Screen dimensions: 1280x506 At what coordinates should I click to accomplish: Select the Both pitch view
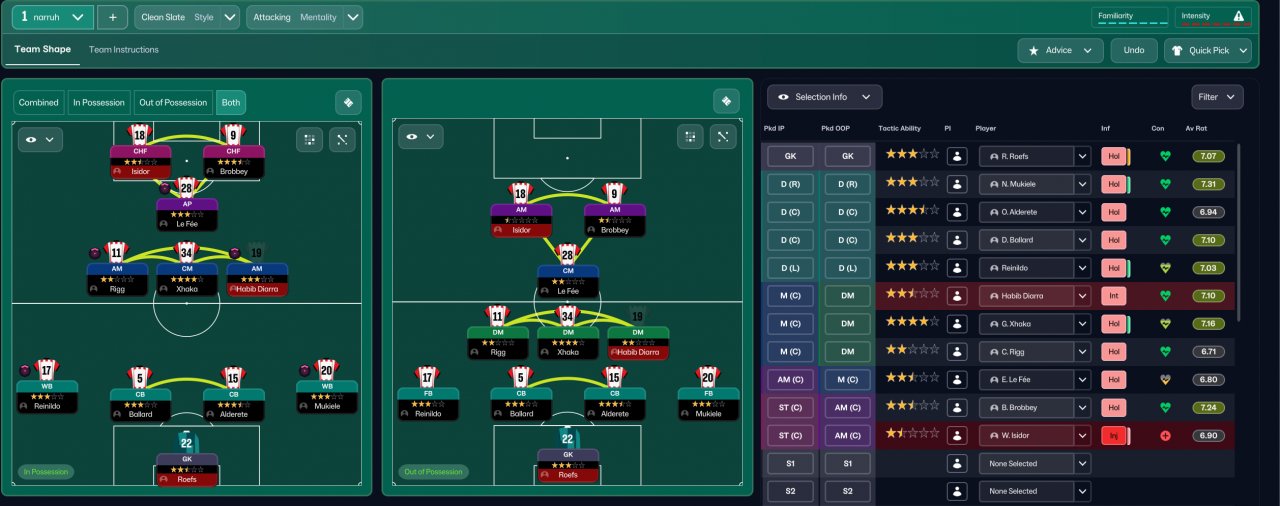230,102
